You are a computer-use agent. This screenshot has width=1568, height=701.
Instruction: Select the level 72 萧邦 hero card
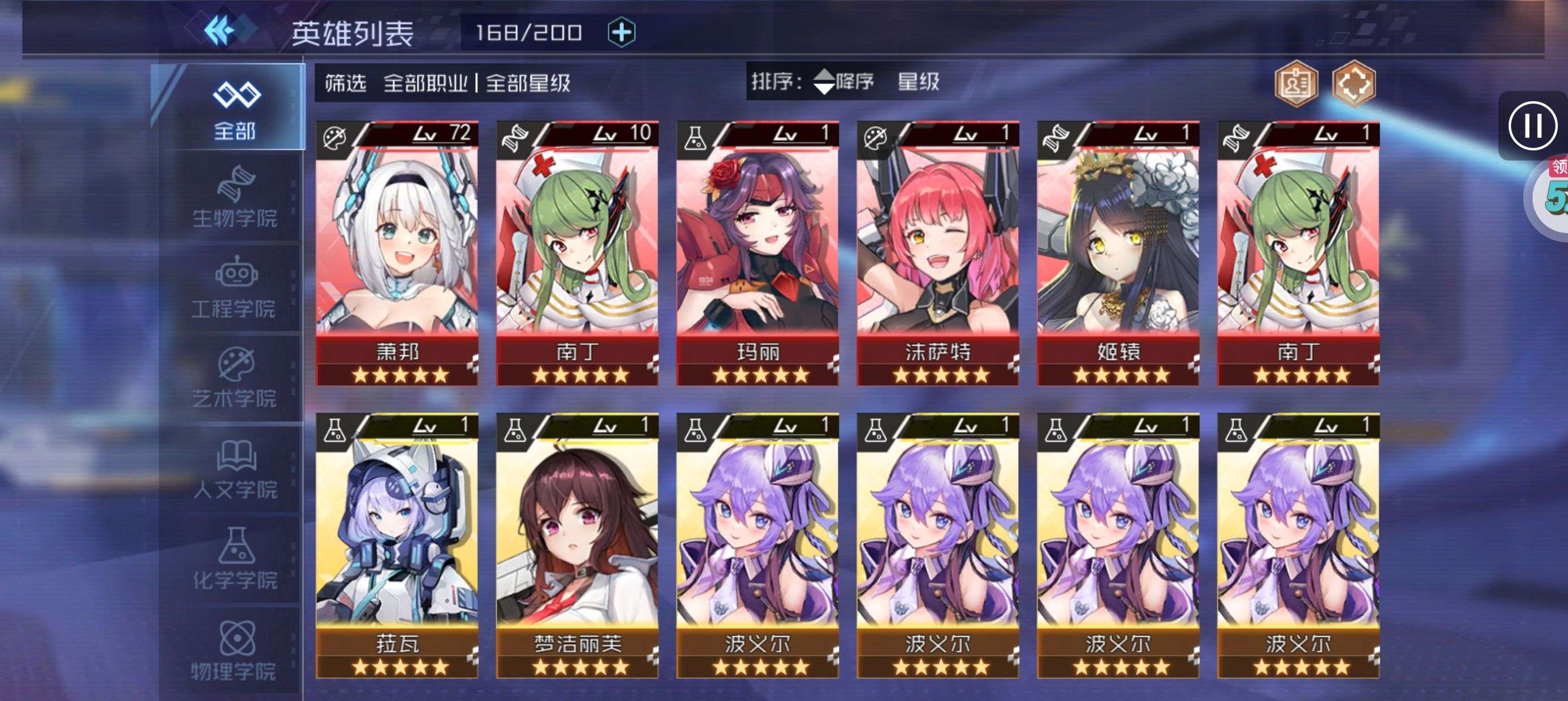pyautogui.click(x=397, y=253)
